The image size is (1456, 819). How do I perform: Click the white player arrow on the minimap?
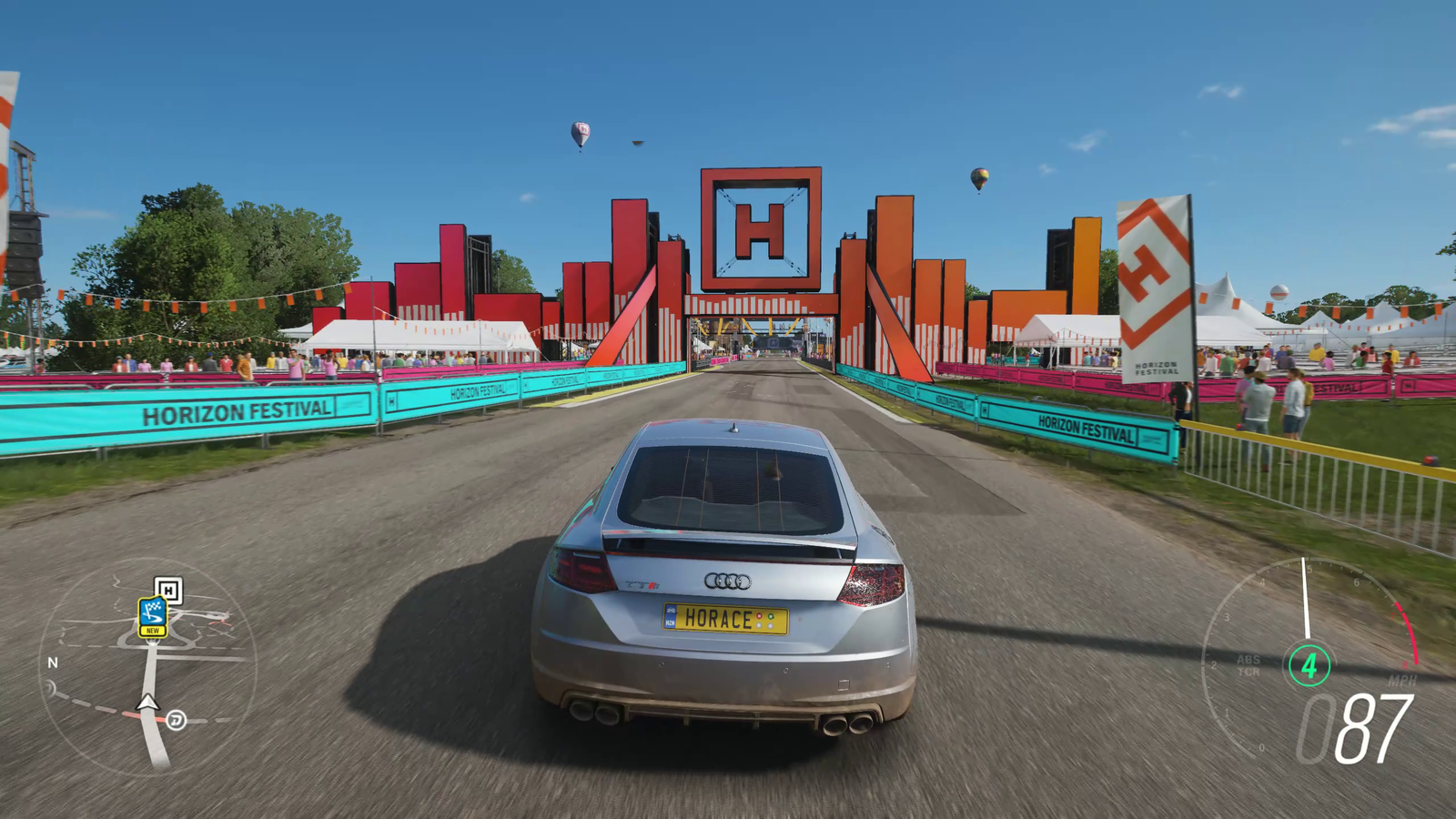(147, 702)
